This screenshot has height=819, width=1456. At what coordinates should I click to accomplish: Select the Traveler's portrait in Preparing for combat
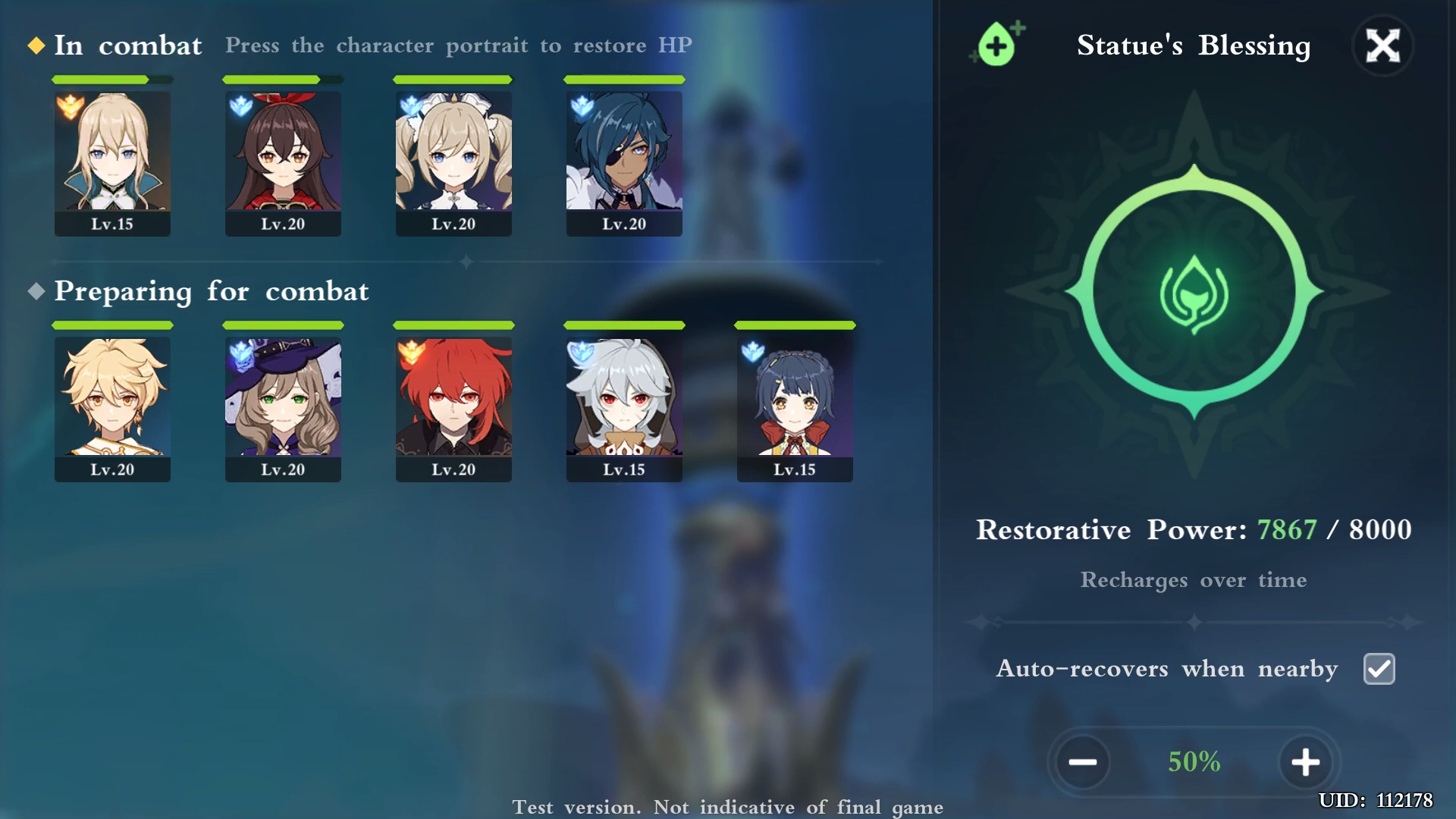pos(111,406)
